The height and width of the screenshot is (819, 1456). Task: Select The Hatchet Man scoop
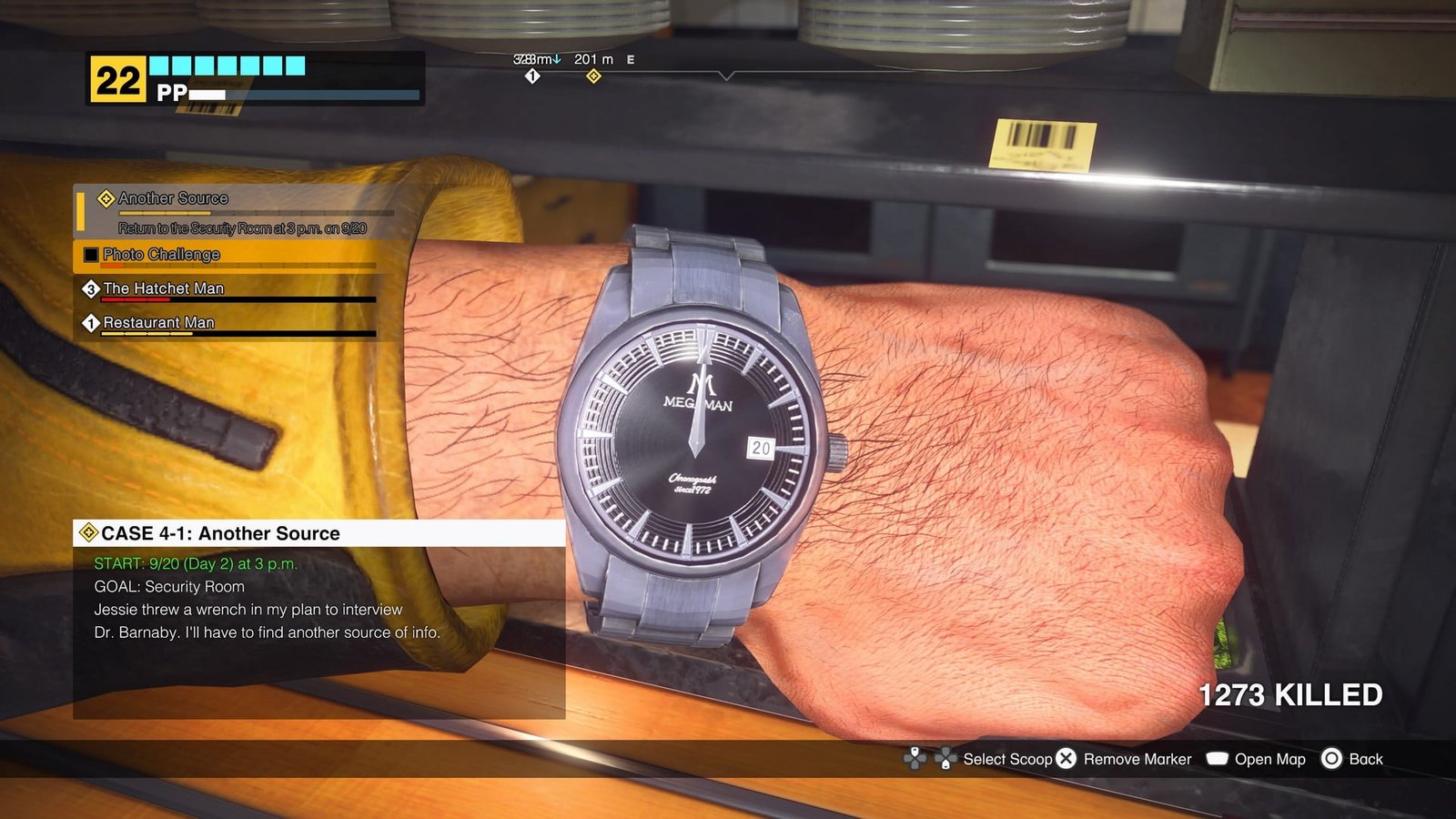tap(163, 288)
